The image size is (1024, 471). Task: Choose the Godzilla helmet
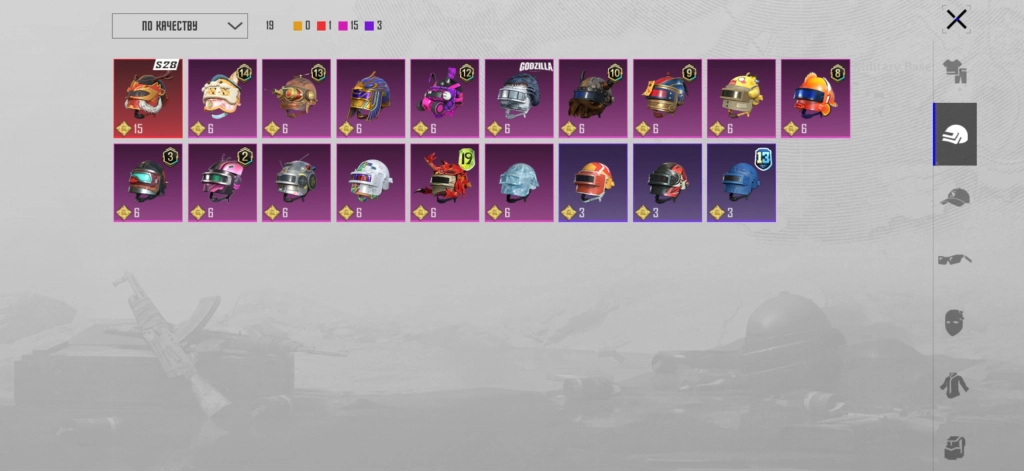pyautogui.click(x=519, y=98)
